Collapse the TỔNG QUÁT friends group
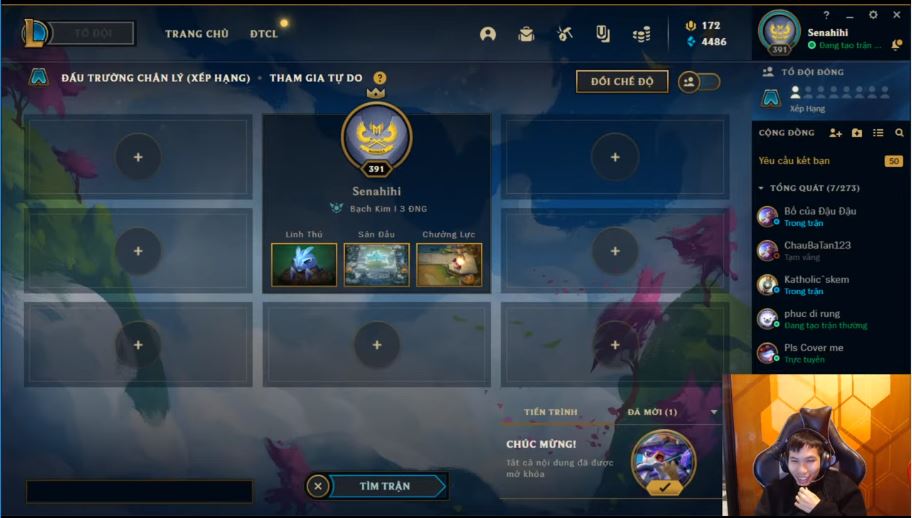 (761, 188)
